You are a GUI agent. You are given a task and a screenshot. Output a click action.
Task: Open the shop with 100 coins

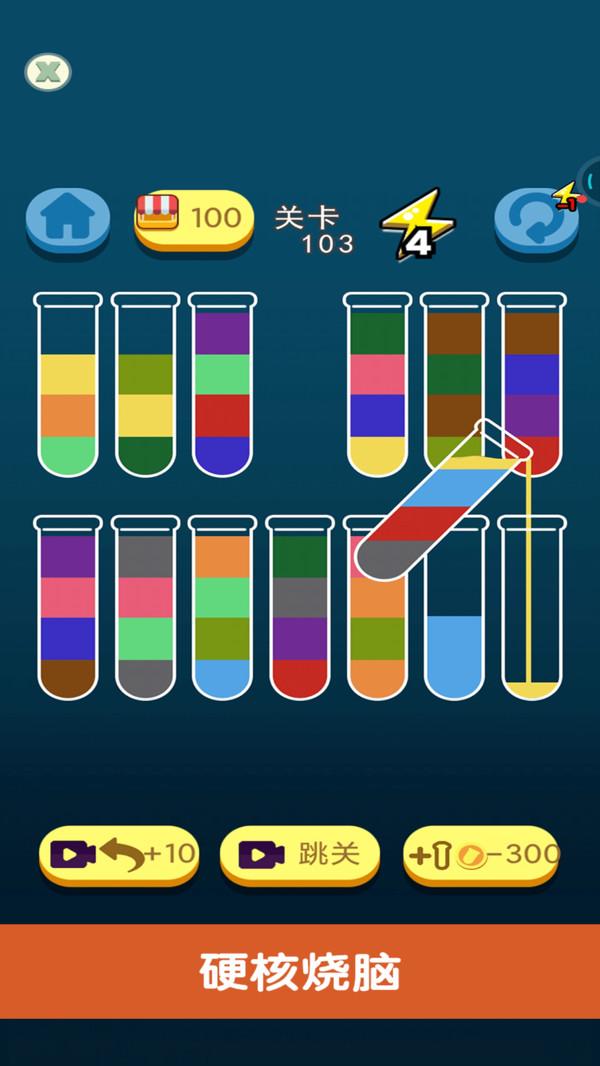(x=193, y=217)
